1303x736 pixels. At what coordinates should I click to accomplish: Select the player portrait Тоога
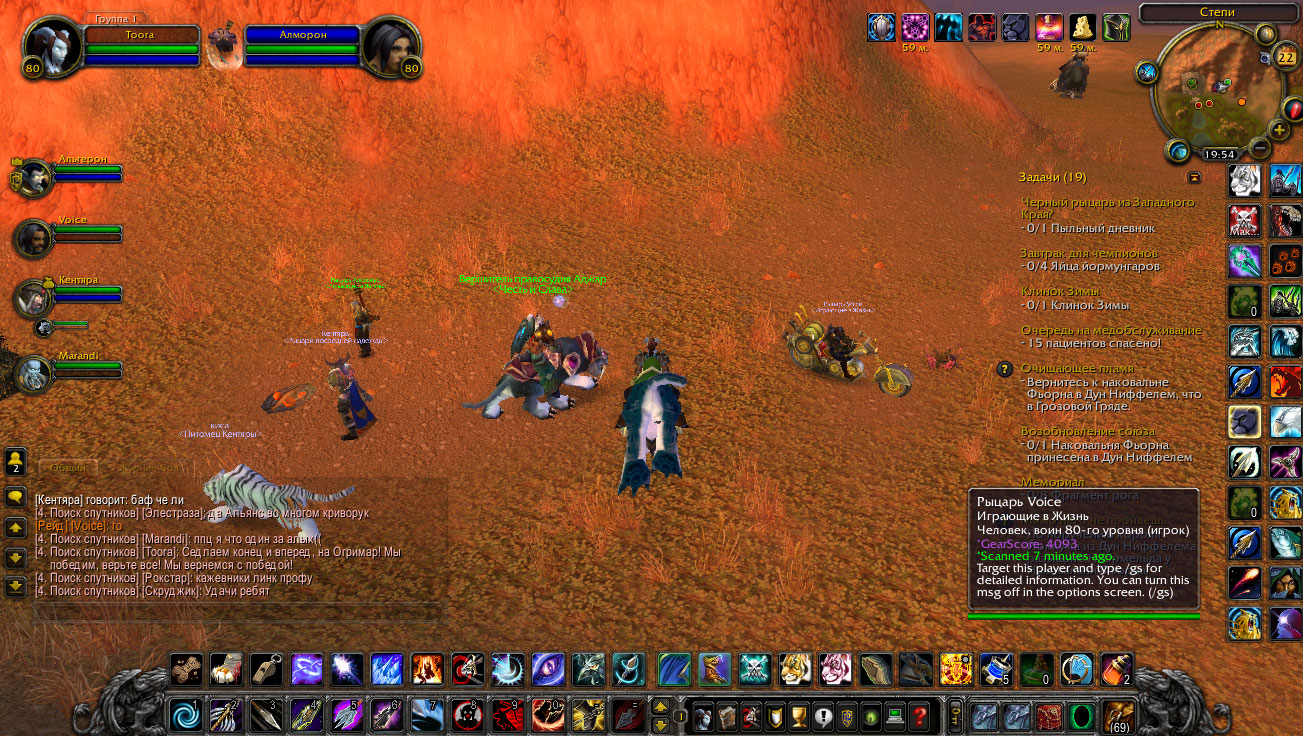[x=48, y=47]
